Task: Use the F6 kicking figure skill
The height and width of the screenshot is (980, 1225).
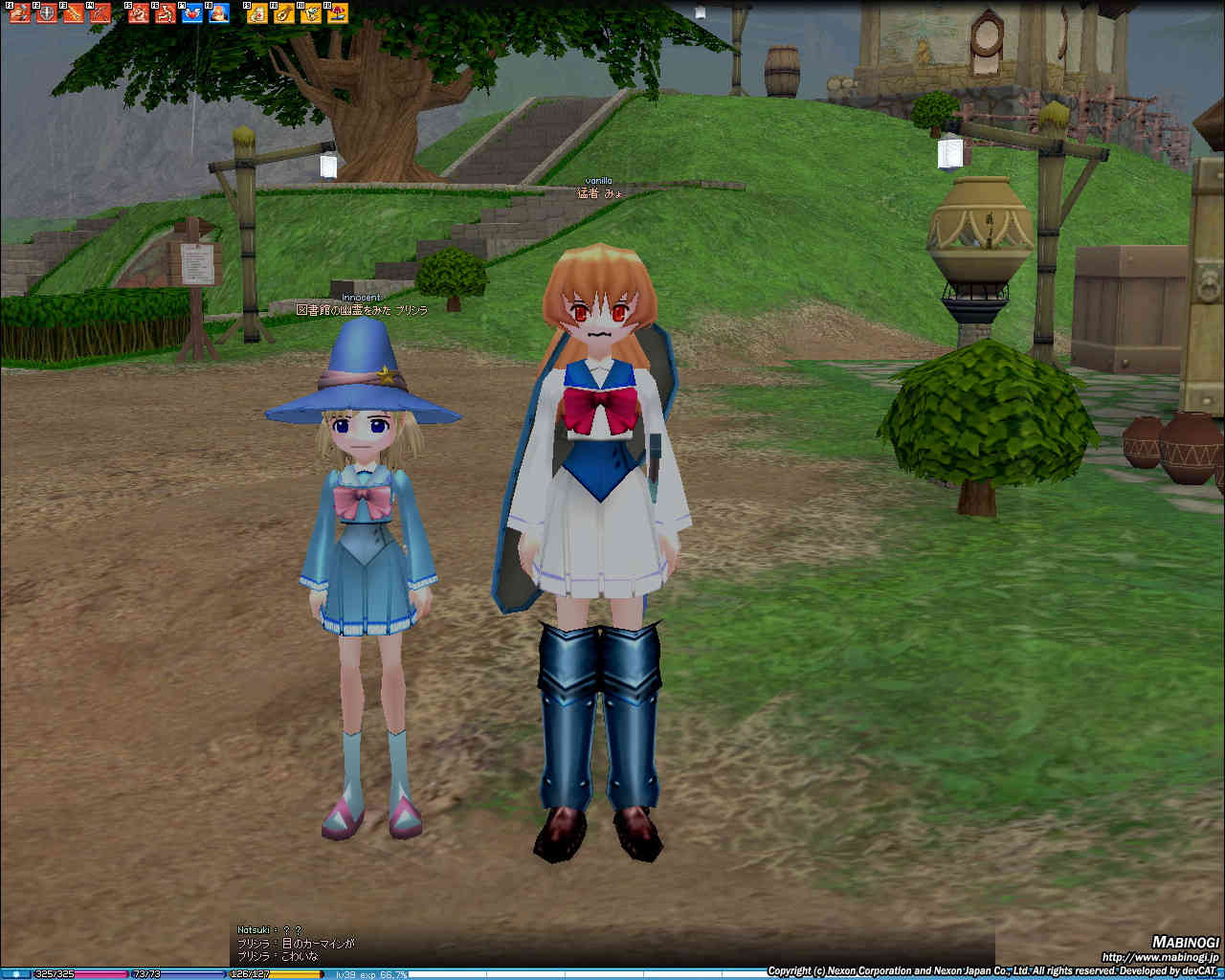Action: (166, 13)
